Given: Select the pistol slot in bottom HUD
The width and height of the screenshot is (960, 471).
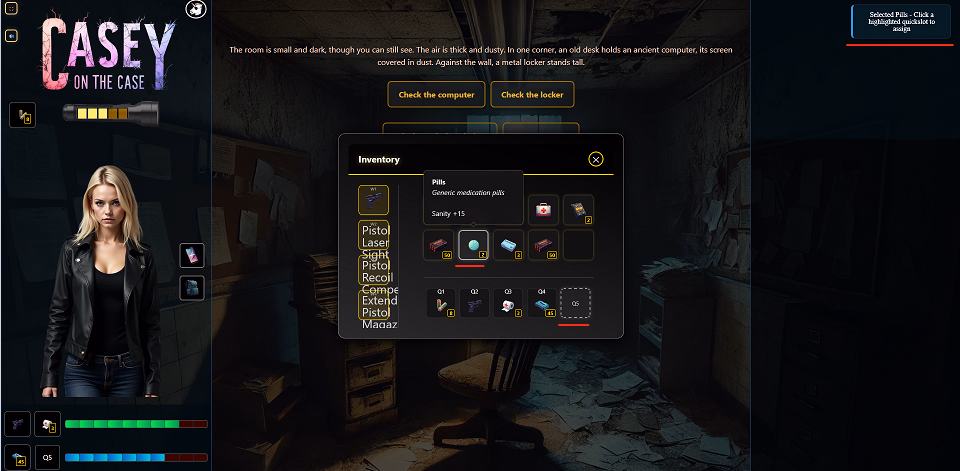Looking at the screenshot, I should click(17, 425).
